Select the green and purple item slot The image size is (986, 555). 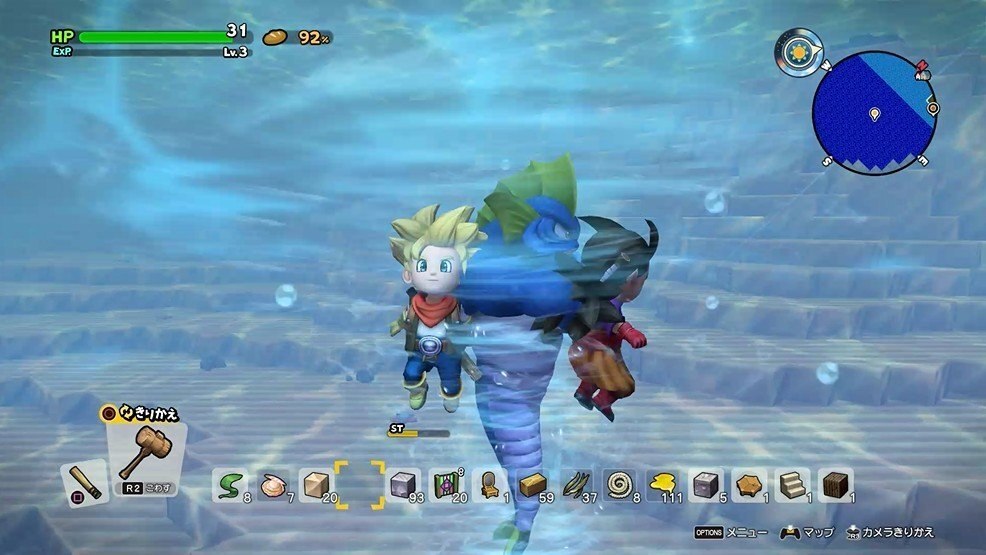click(x=447, y=485)
